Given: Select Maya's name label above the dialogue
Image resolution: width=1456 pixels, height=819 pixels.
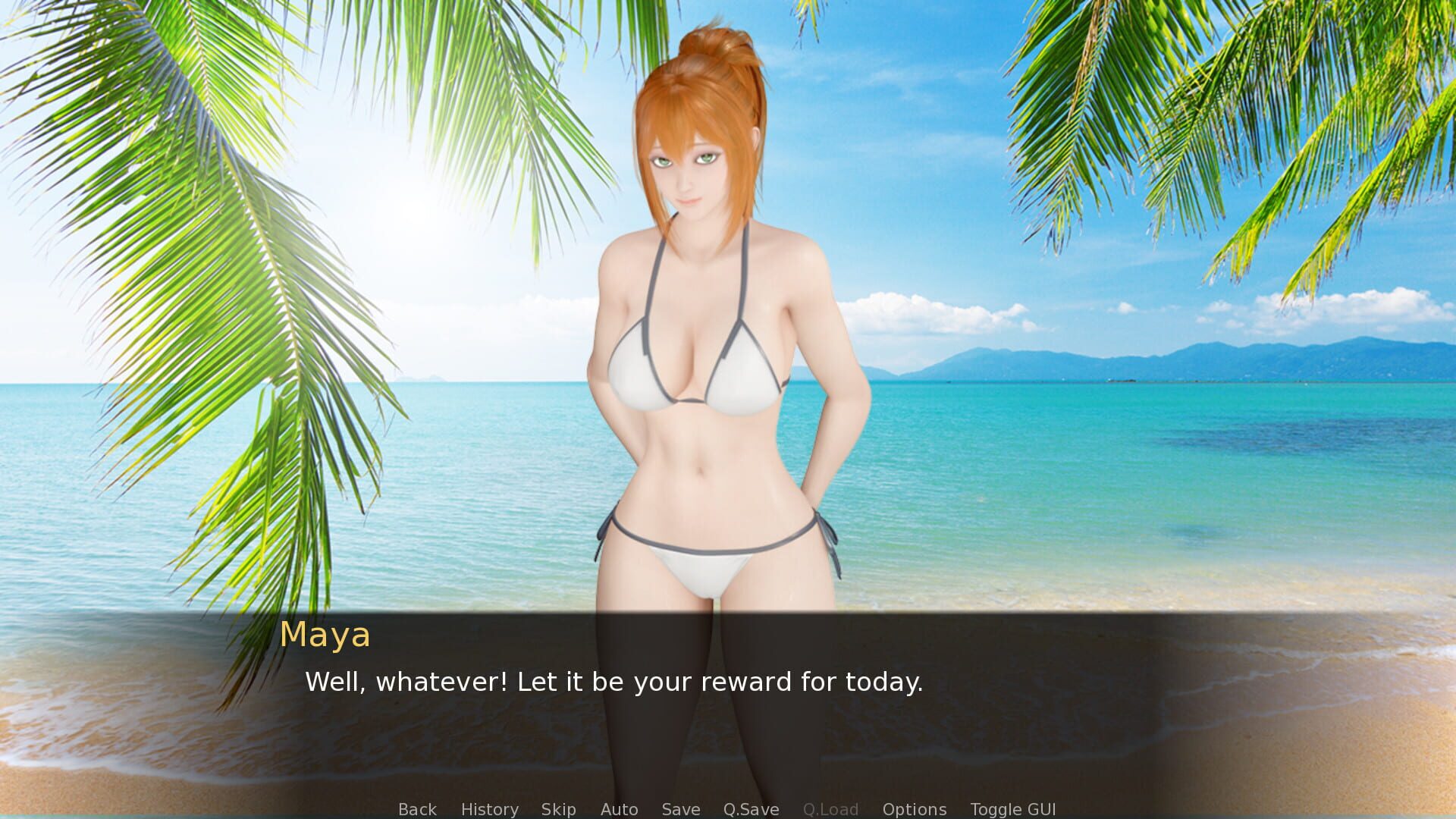Looking at the screenshot, I should (326, 635).
